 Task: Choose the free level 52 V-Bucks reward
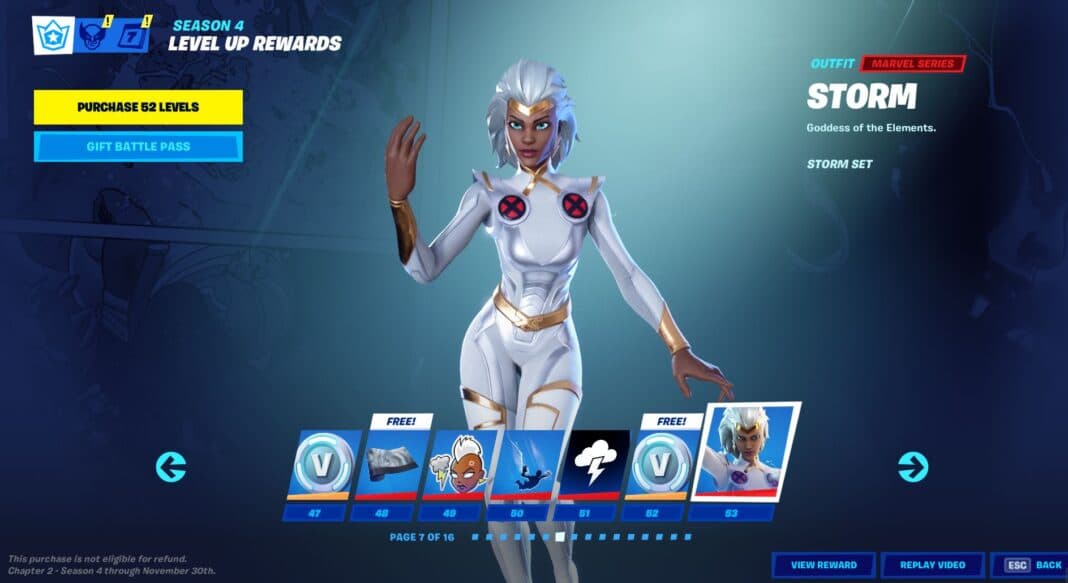[660, 468]
